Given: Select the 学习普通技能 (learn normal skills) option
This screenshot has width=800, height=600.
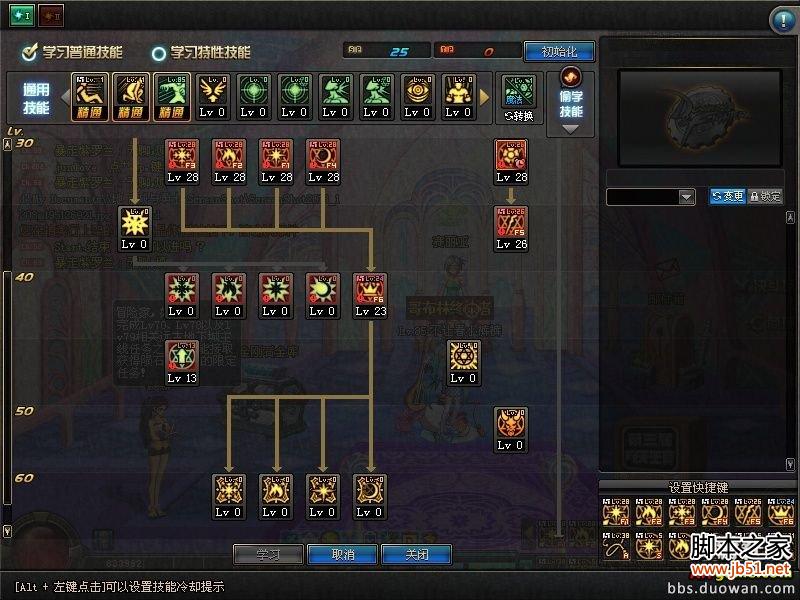Looking at the screenshot, I should coord(85,52).
